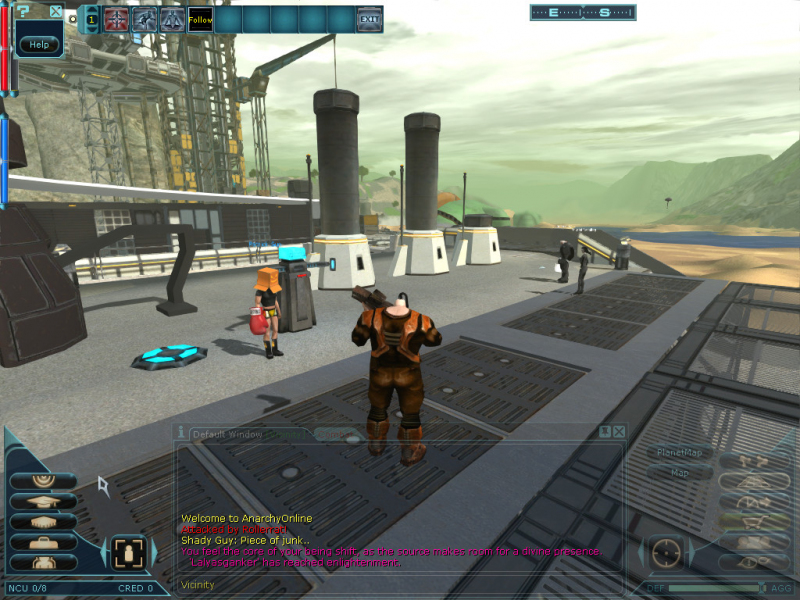
Task: Open the Help panel
Action: pos(39,45)
